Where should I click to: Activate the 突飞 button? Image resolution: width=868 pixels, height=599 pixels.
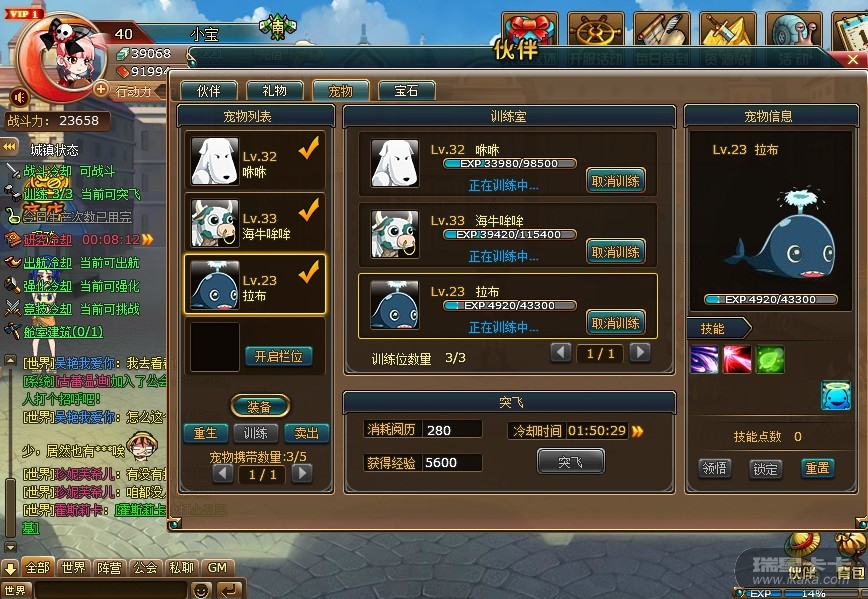pos(570,461)
